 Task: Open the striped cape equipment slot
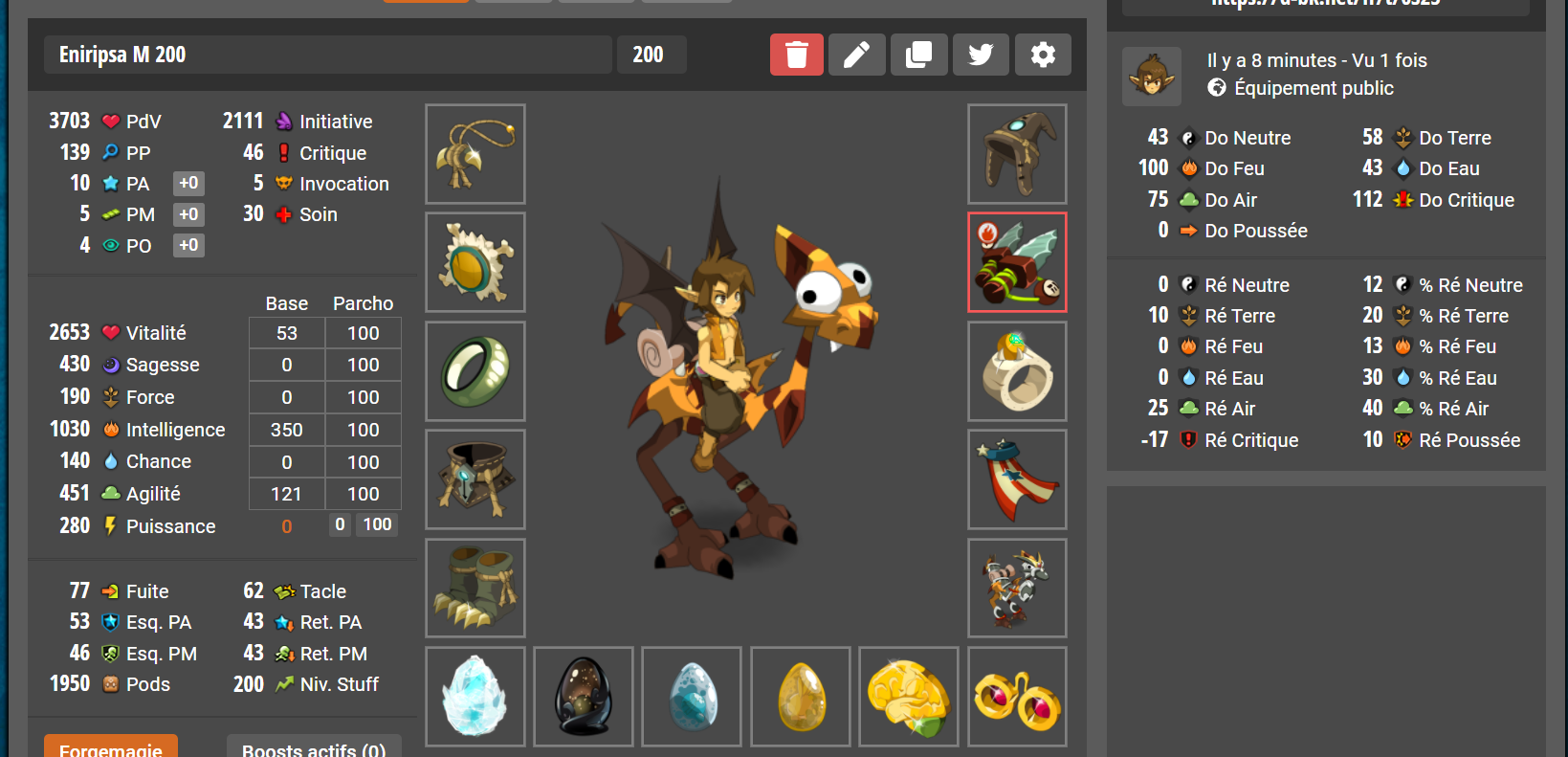[x=1017, y=479]
